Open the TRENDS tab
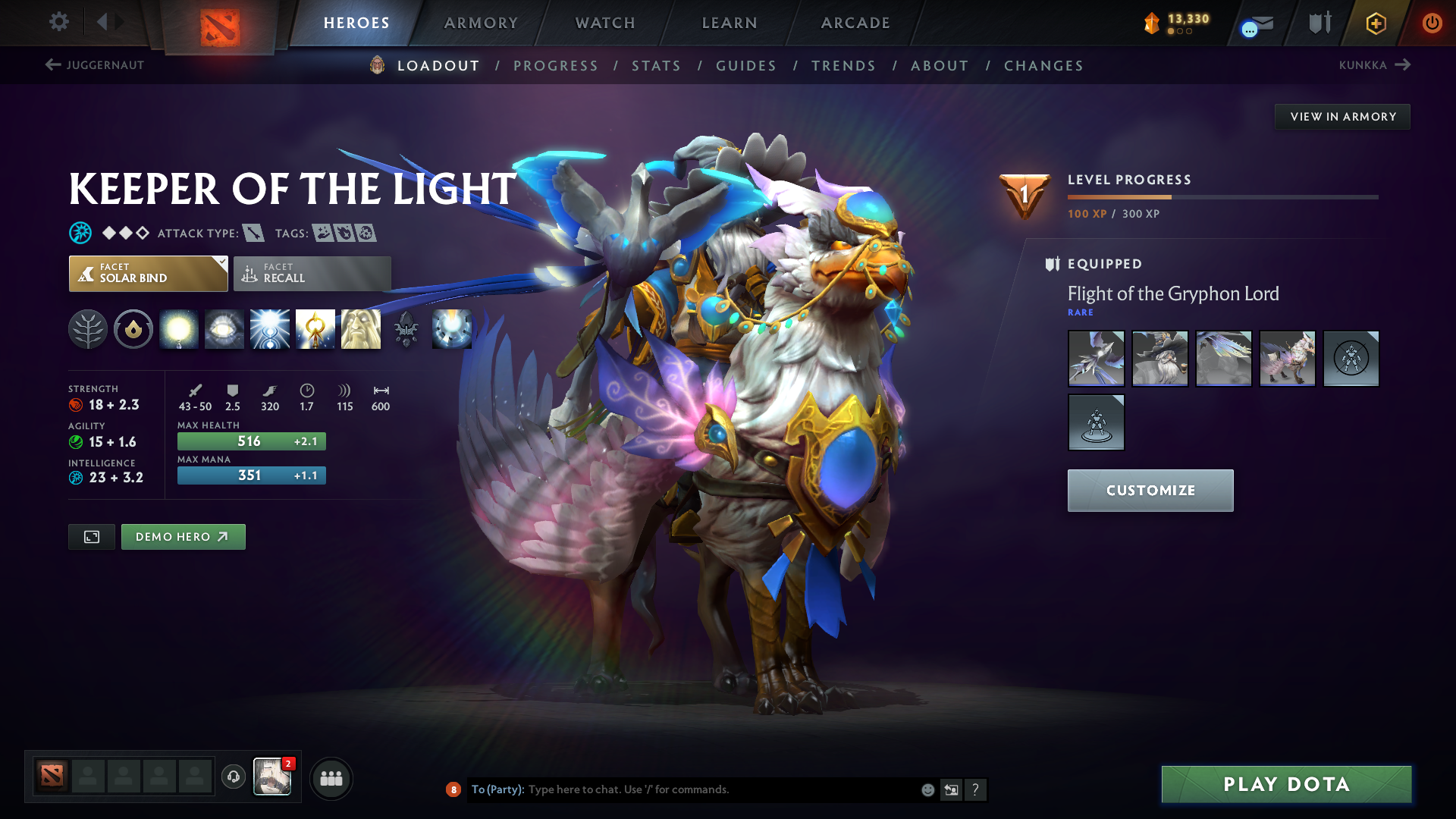This screenshot has height=819, width=1456. 843,65
